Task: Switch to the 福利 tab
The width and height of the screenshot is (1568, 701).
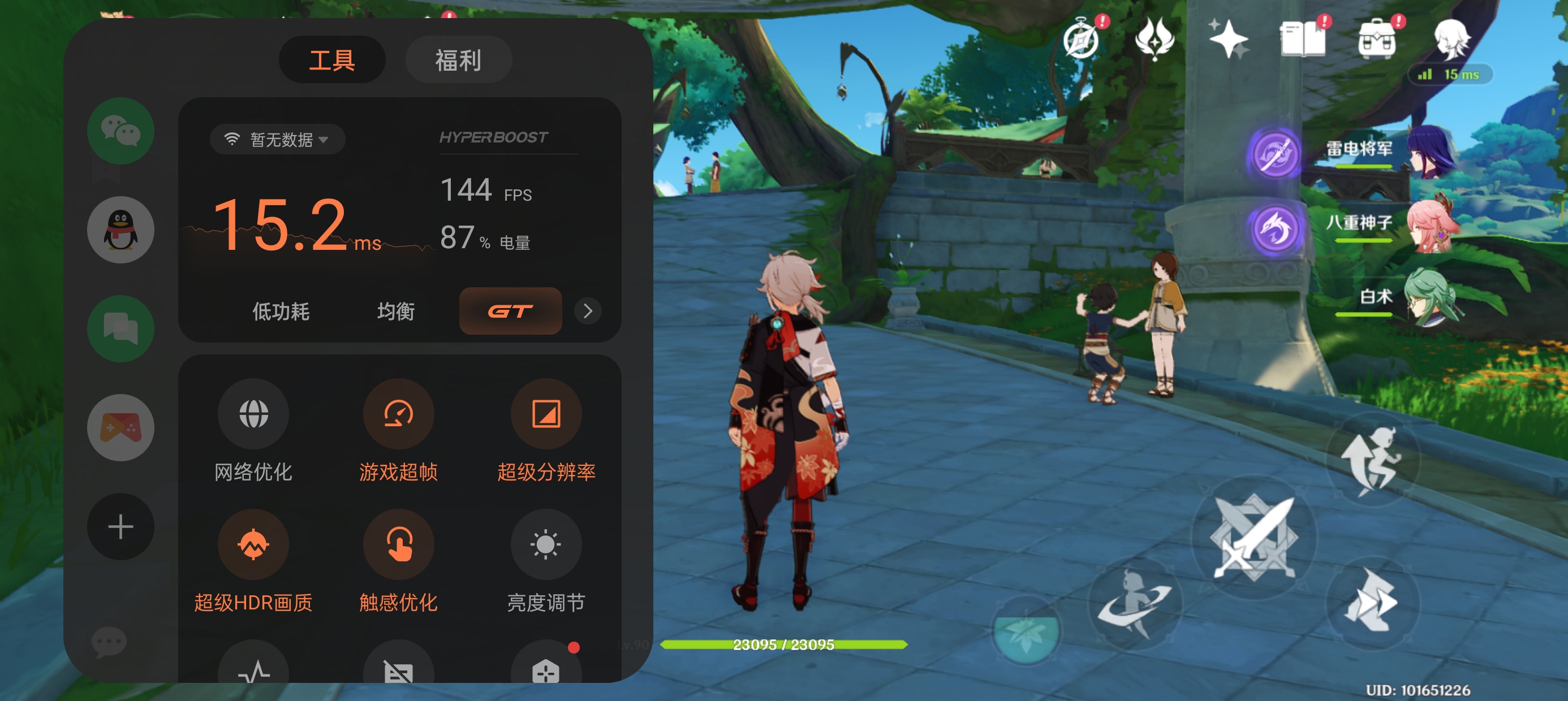Action: pyautogui.click(x=458, y=59)
